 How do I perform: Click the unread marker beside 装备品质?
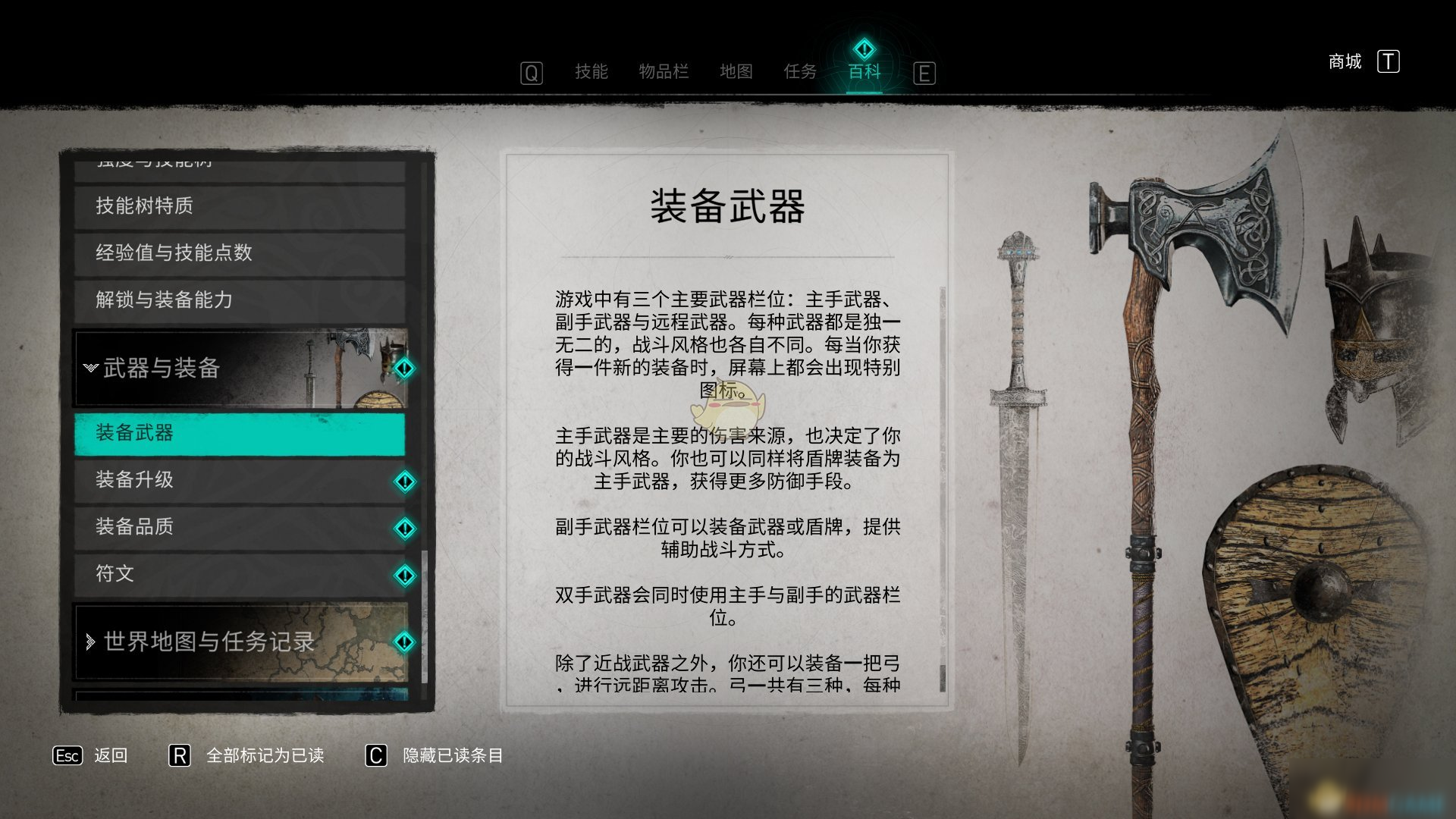coord(406,527)
